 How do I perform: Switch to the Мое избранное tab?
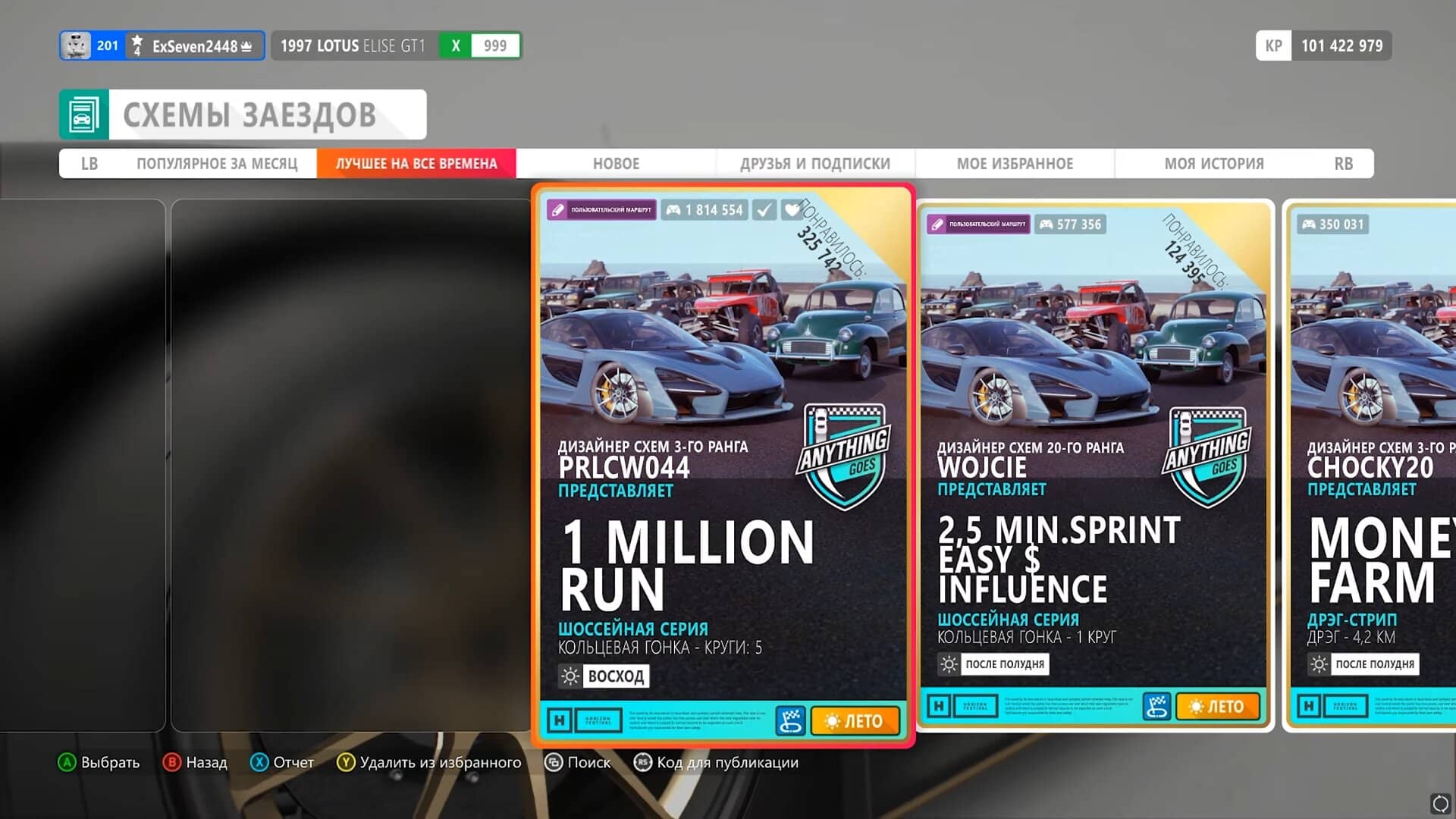pos(1015,164)
